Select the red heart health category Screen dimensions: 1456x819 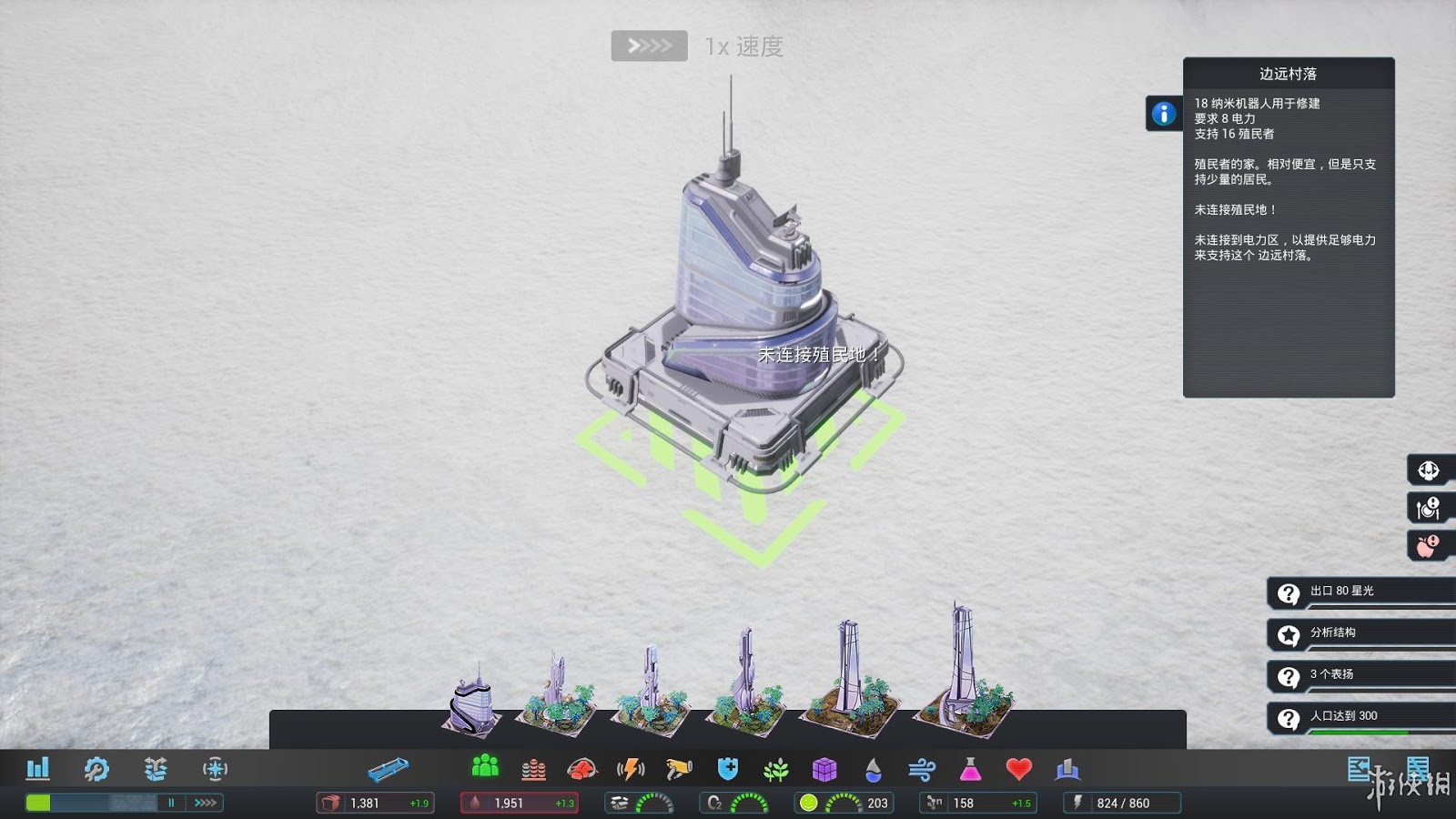1018,770
